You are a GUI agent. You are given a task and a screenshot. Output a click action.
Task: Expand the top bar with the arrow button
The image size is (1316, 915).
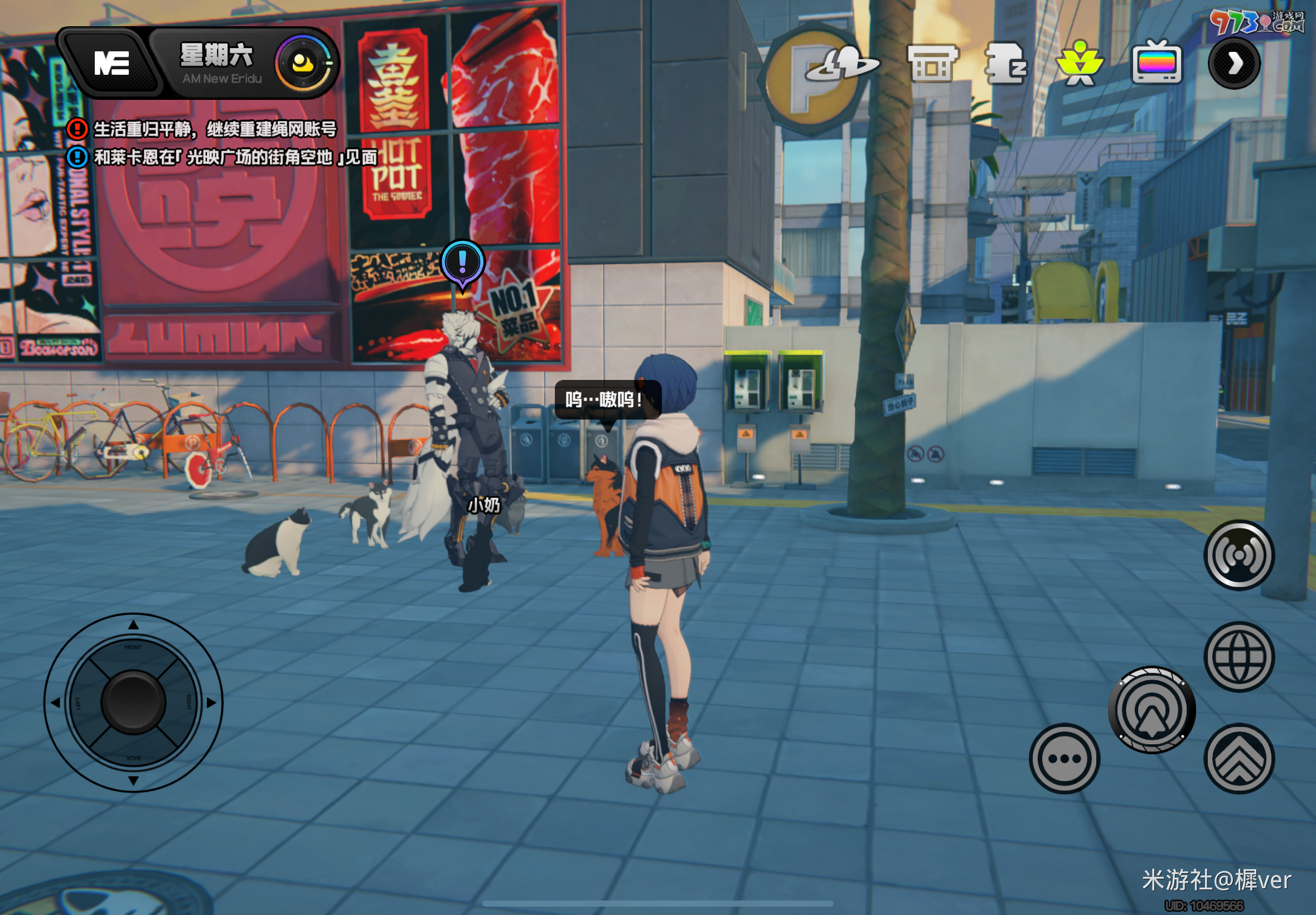[1234, 63]
